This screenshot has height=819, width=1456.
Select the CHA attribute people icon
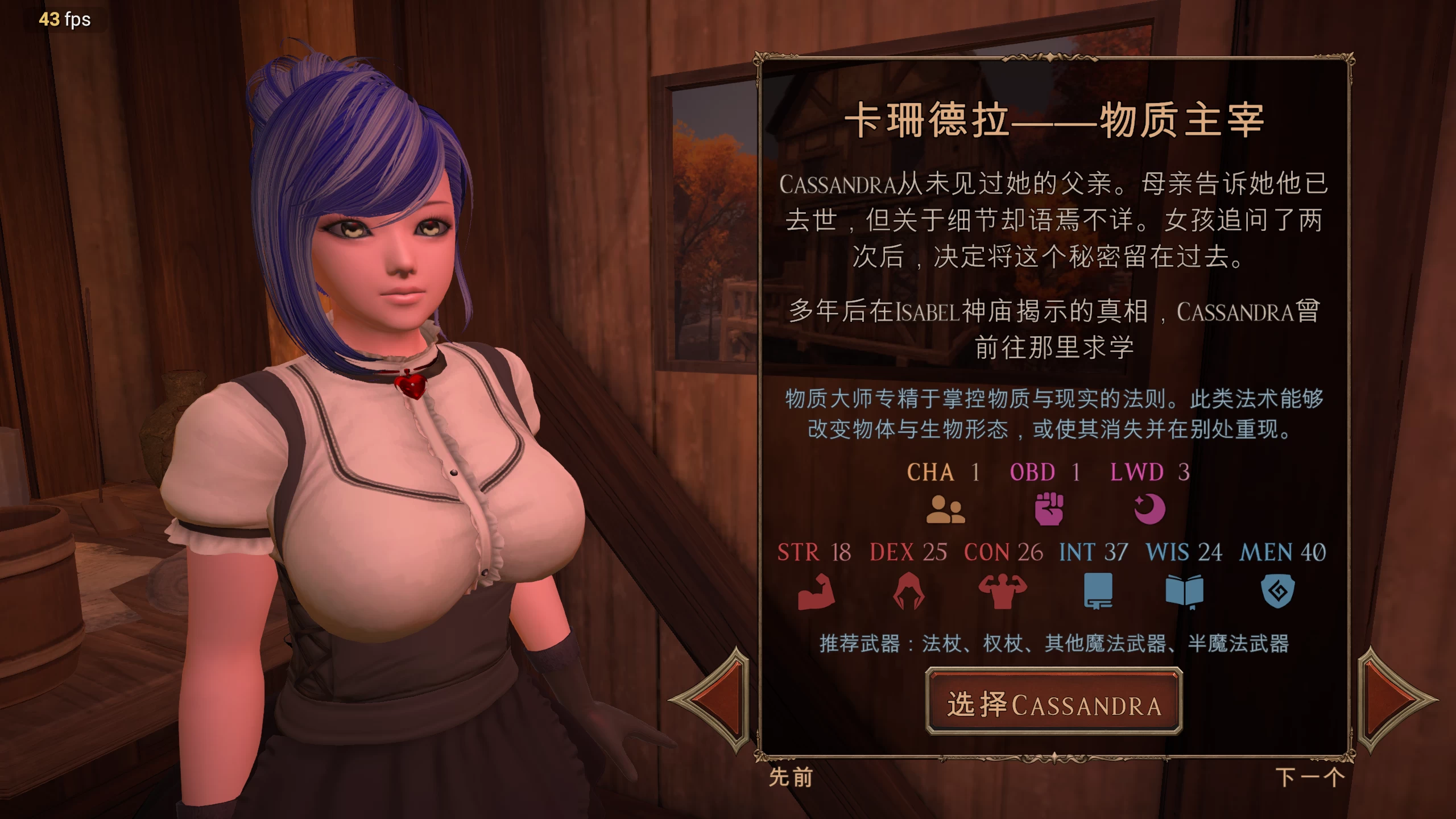[x=945, y=511]
